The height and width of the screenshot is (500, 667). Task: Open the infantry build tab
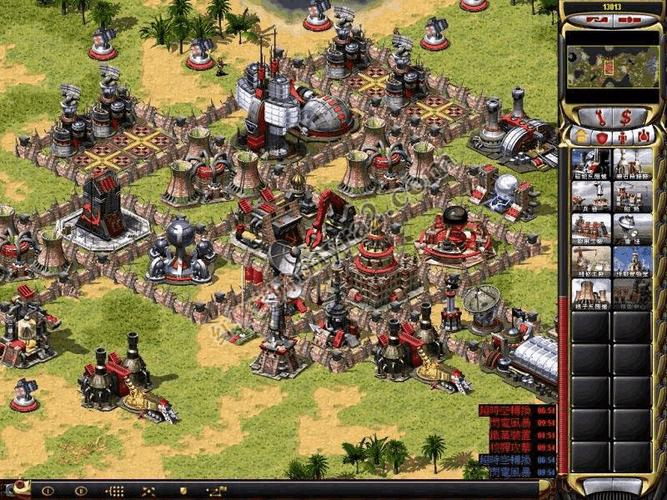point(622,136)
